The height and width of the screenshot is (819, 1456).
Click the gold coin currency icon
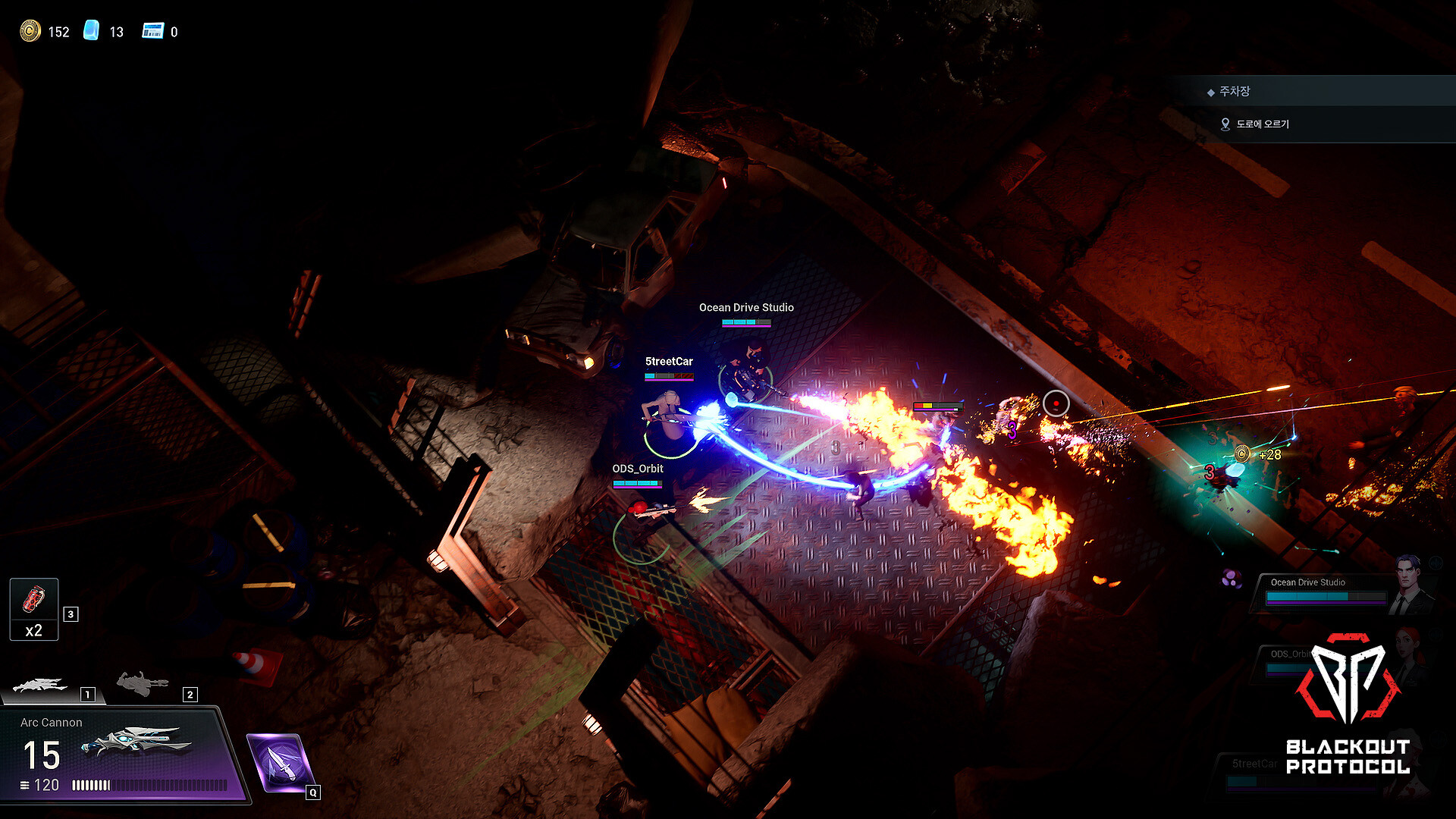click(x=29, y=31)
